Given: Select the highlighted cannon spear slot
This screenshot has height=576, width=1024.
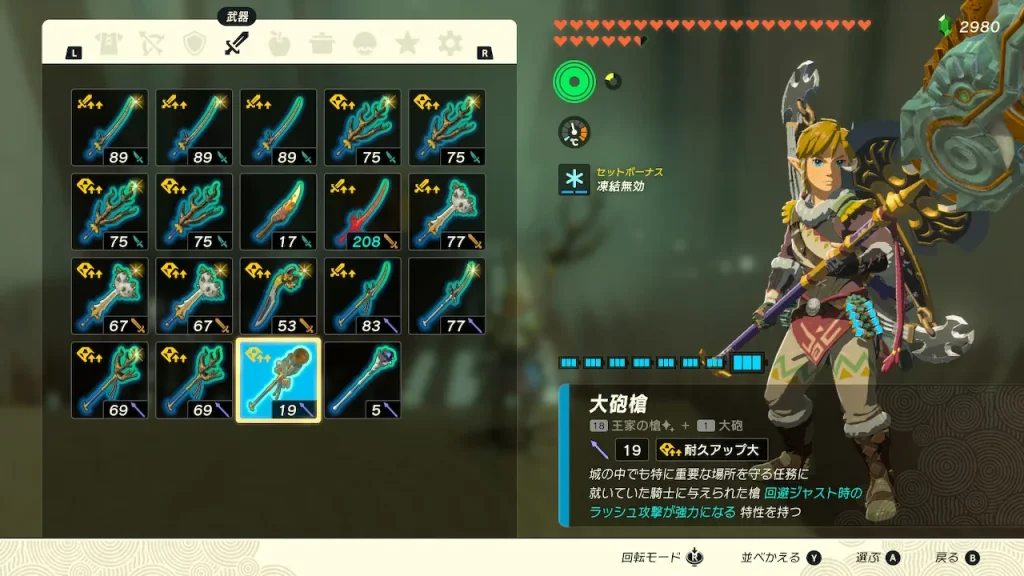Looking at the screenshot, I should click(278, 380).
